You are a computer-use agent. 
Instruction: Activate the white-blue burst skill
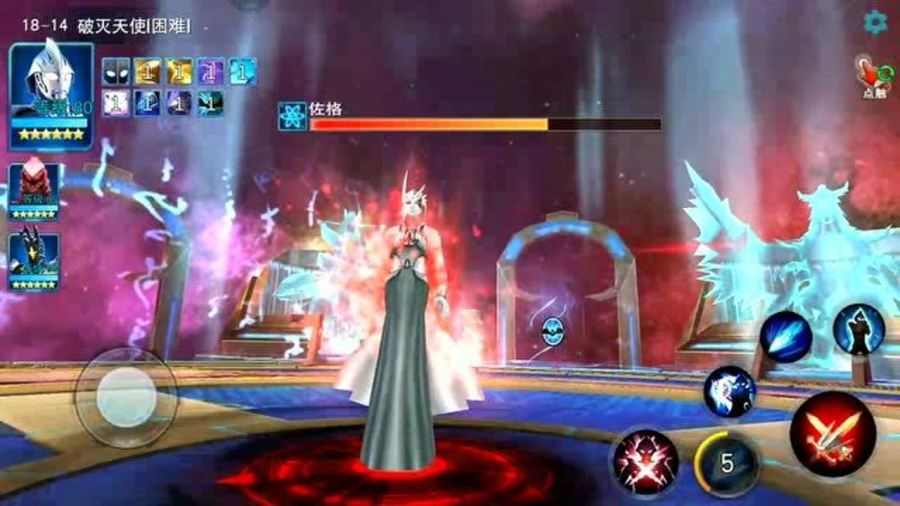729,391
